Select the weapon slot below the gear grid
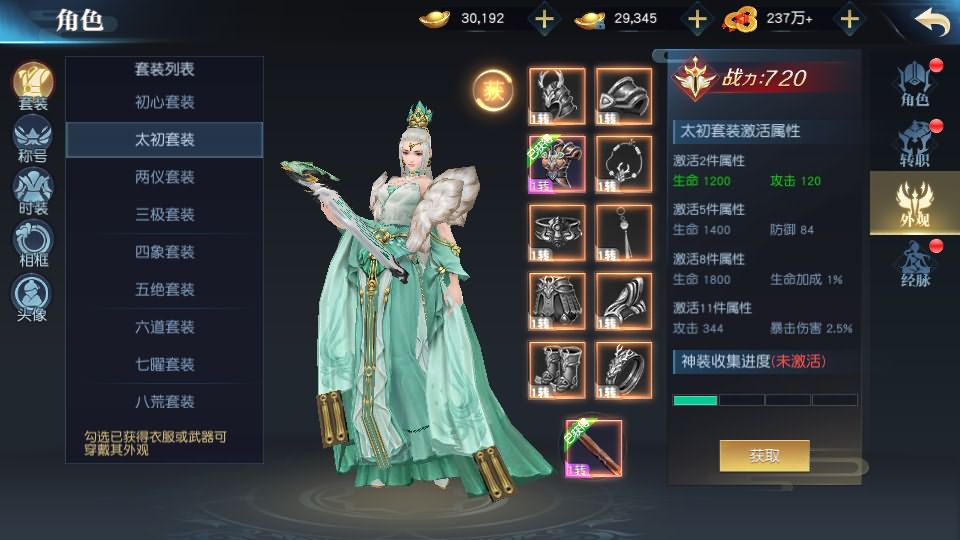The image size is (960, 540). (594, 448)
